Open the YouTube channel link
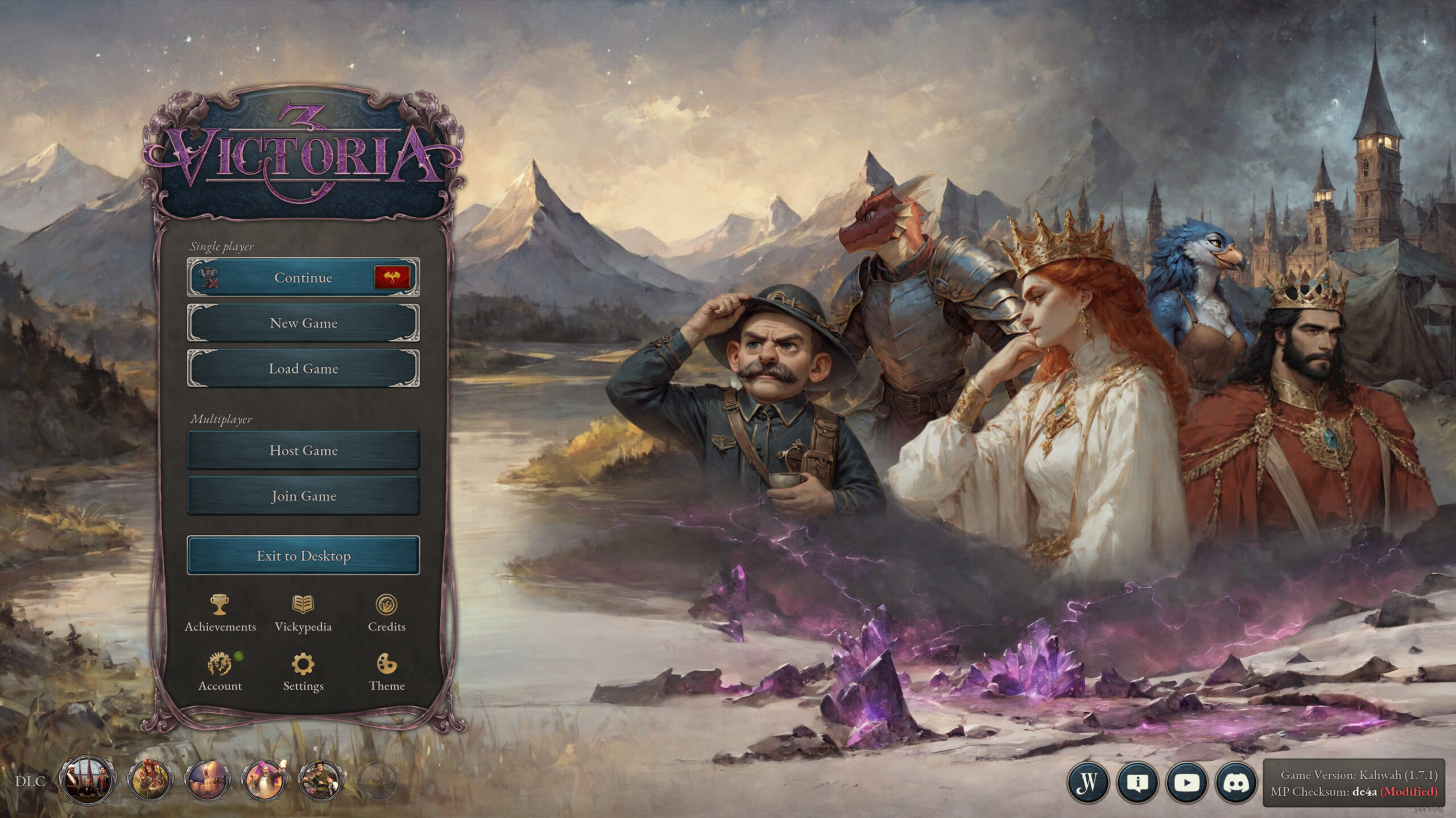 1186,782
